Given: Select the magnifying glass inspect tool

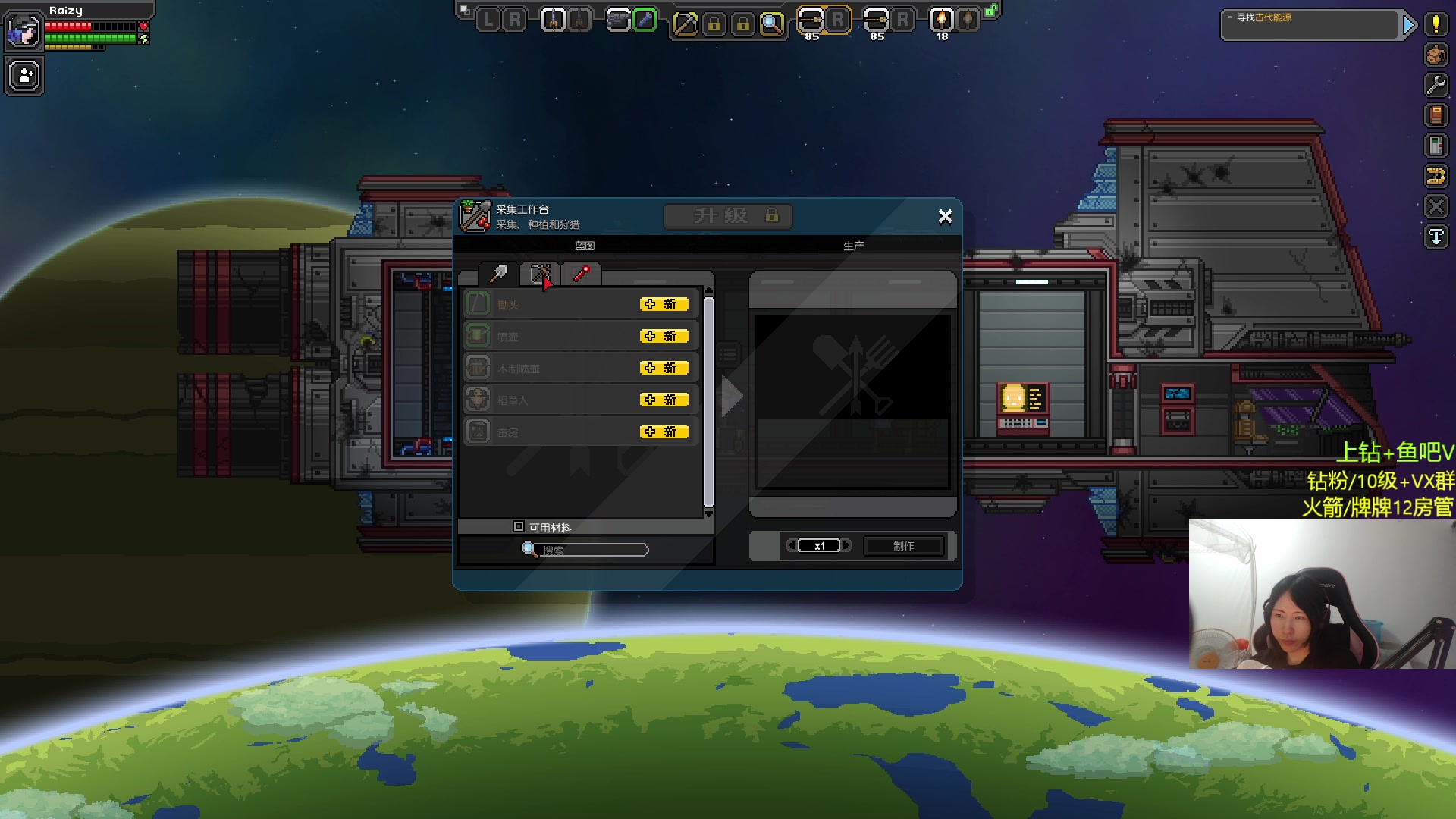Looking at the screenshot, I should click(771, 24).
